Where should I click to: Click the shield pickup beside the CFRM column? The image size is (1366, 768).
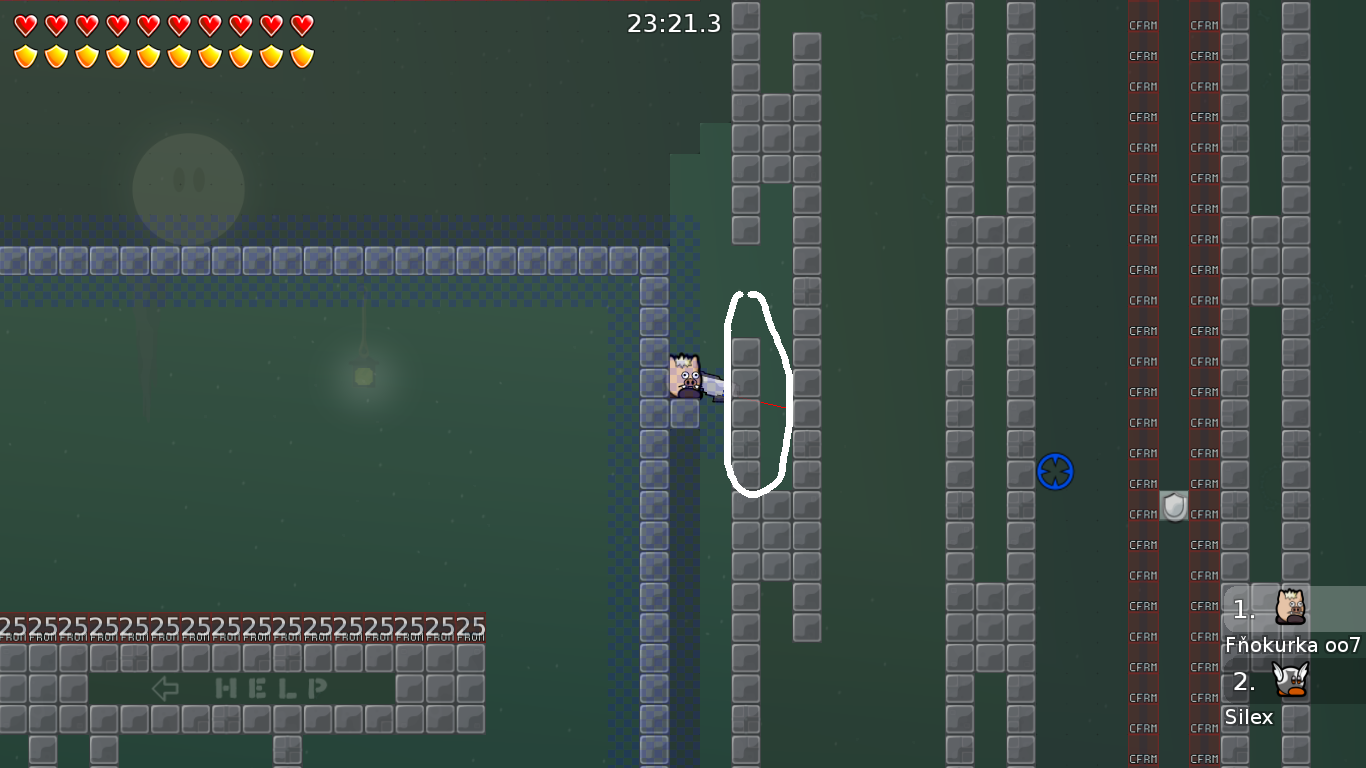click(x=1172, y=507)
